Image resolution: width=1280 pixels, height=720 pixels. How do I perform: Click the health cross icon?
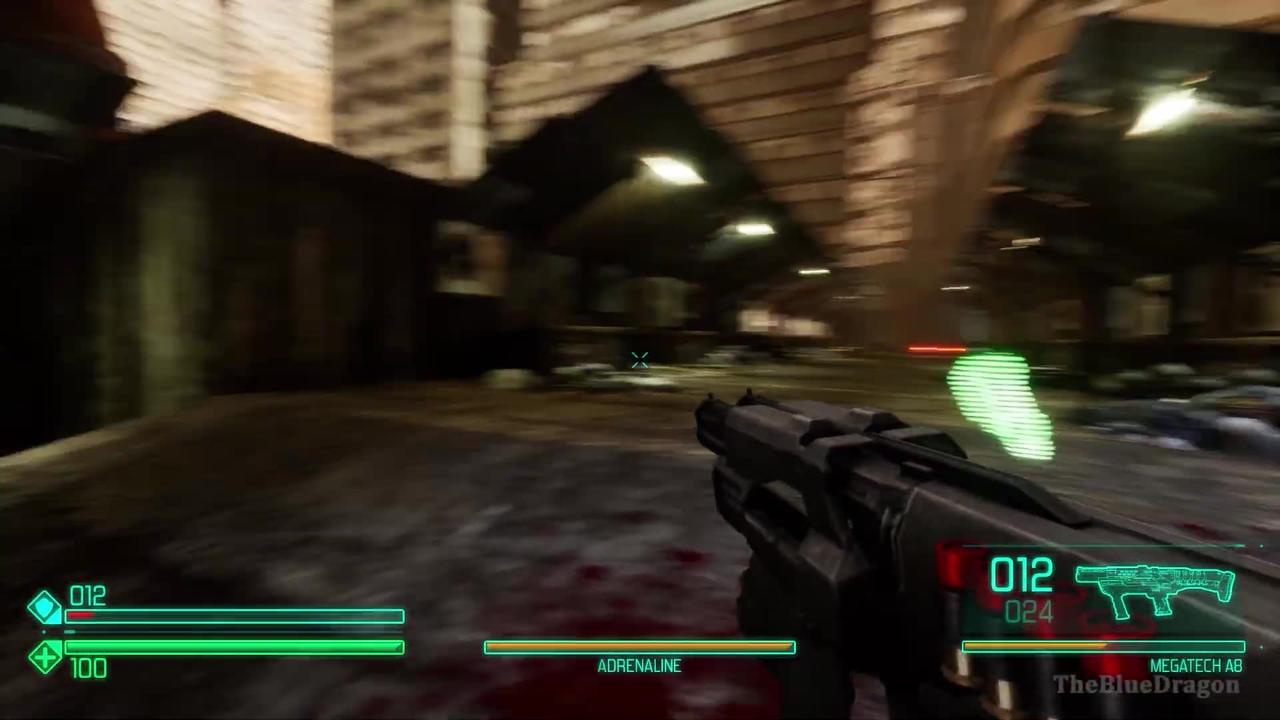(44, 657)
